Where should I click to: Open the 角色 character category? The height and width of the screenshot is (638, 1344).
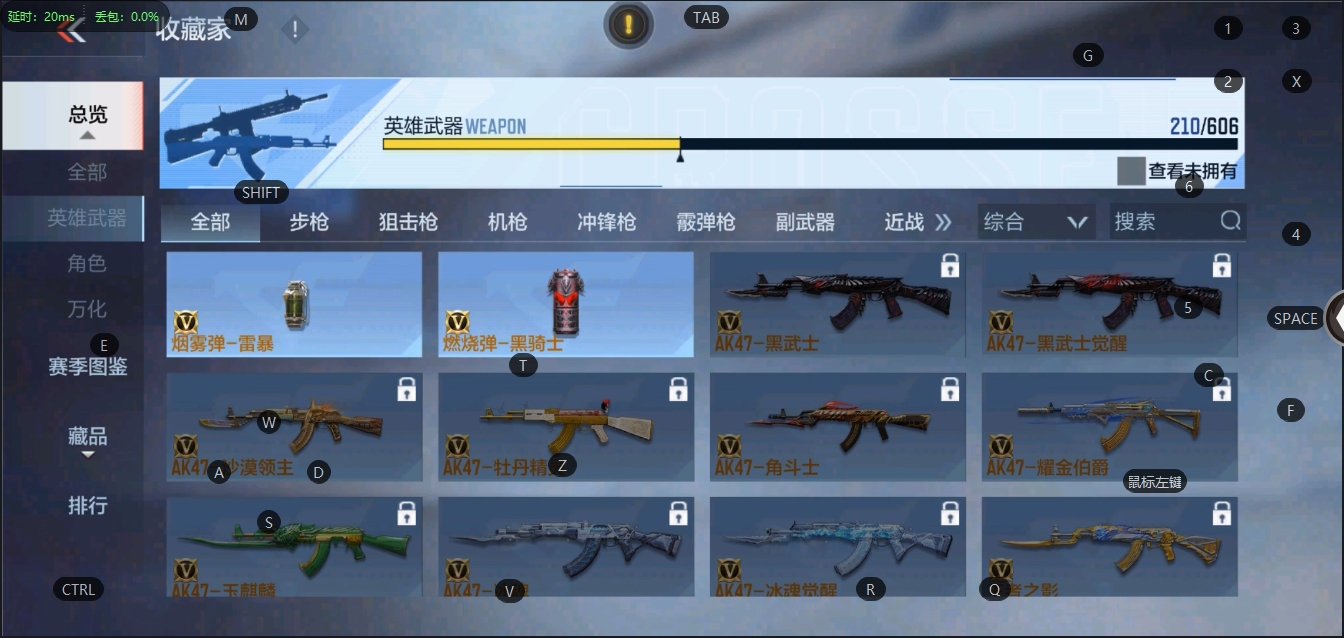coord(87,263)
